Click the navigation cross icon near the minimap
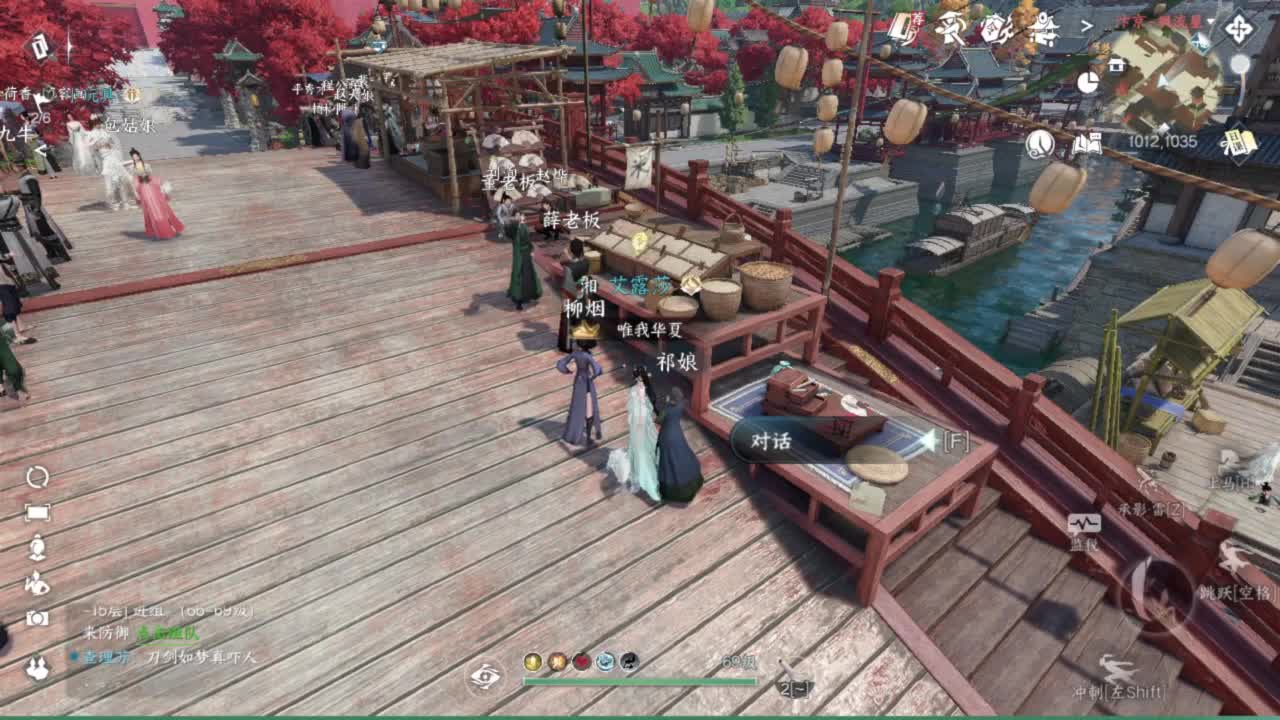The image size is (1280, 720). (x=1238, y=28)
